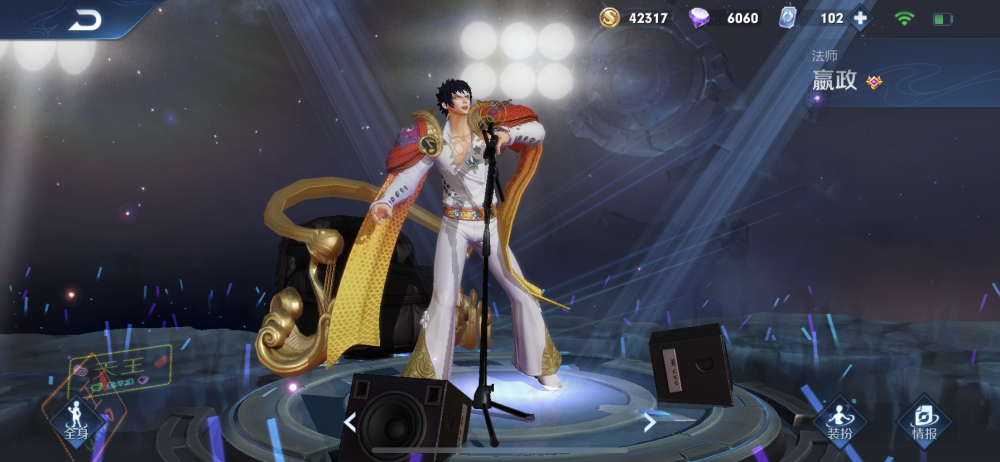This screenshot has width=1000, height=462.
Task: Open the 情报 info panel
Action: [x=924, y=422]
